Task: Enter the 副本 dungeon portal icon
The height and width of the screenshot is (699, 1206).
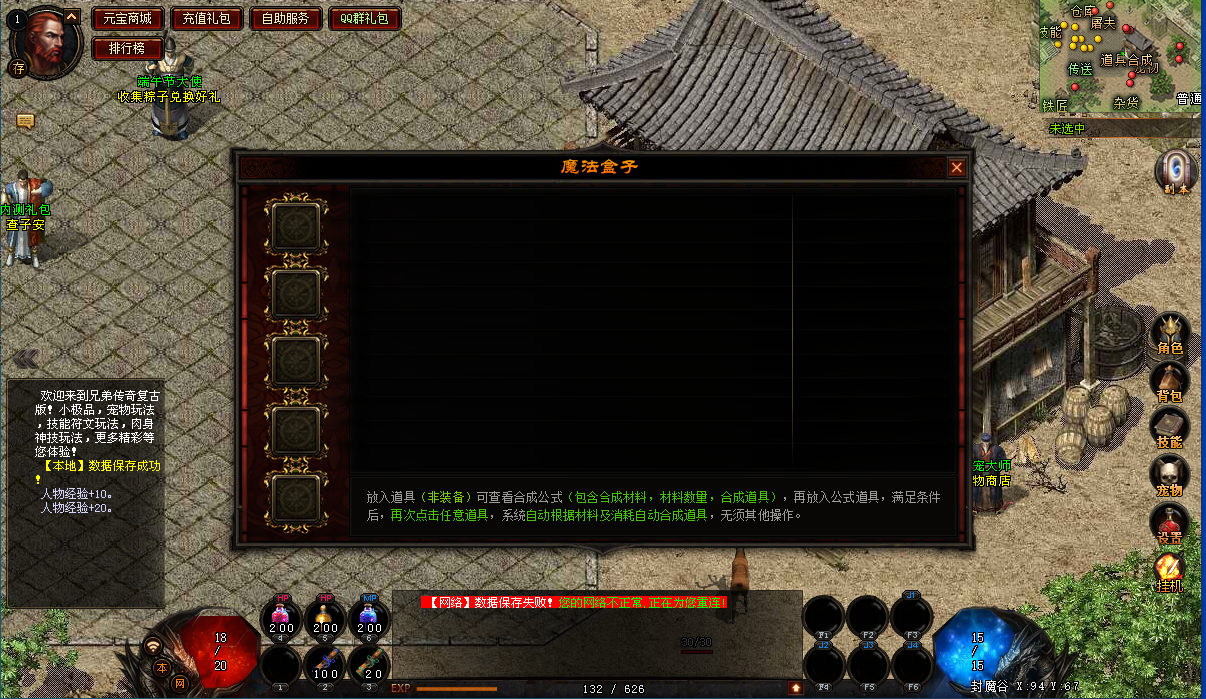Action: (1174, 170)
